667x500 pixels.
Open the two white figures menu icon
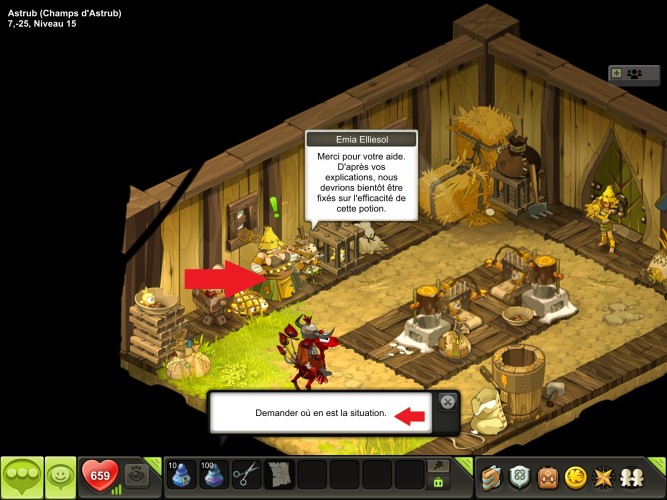(x=633, y=476)
